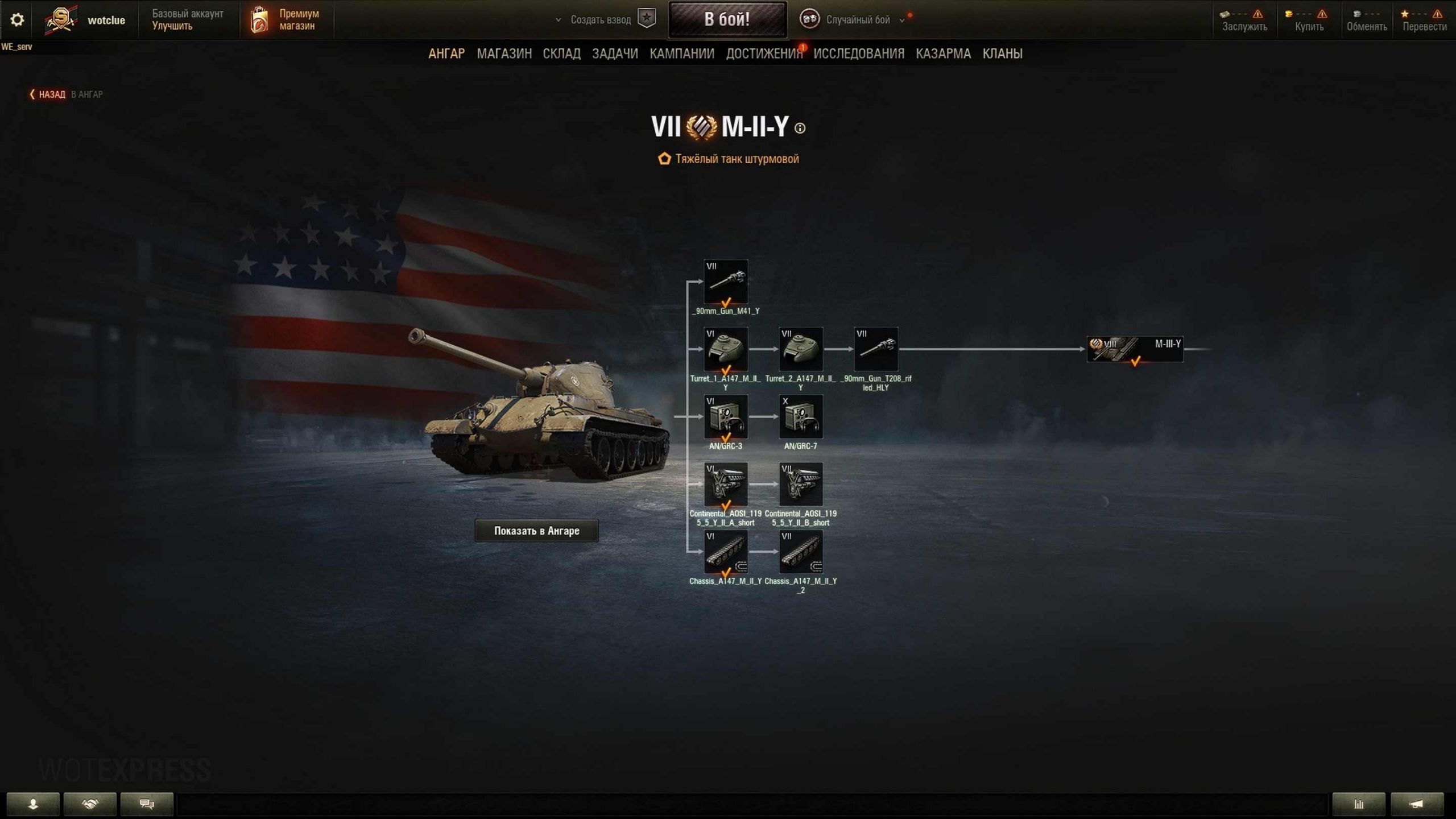Start battle with the В бой! button
Image resolution: width=1456 pixels, height=819 pixels.
(727, 19)
